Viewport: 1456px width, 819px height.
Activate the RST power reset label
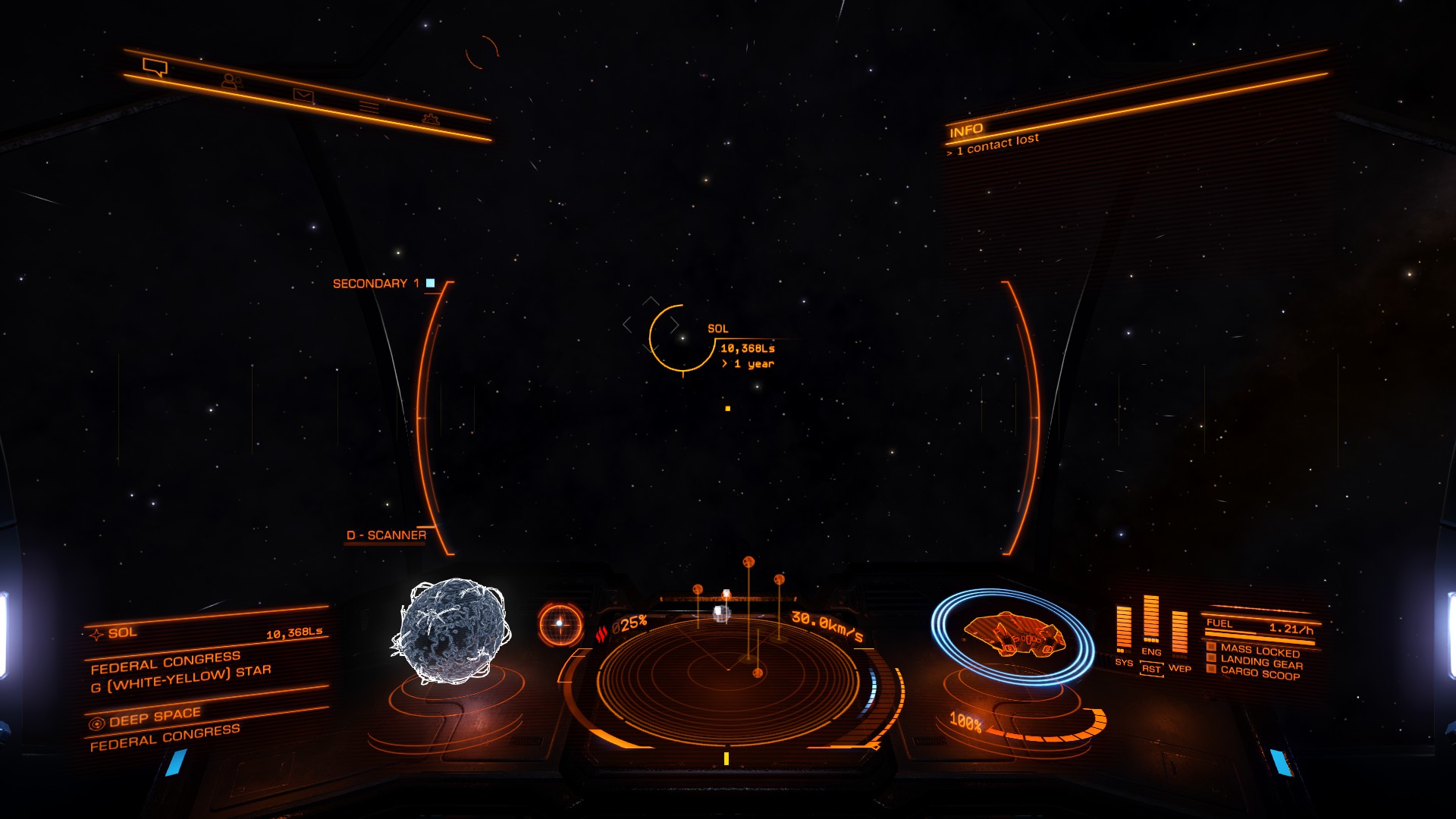pos(1151,669)
